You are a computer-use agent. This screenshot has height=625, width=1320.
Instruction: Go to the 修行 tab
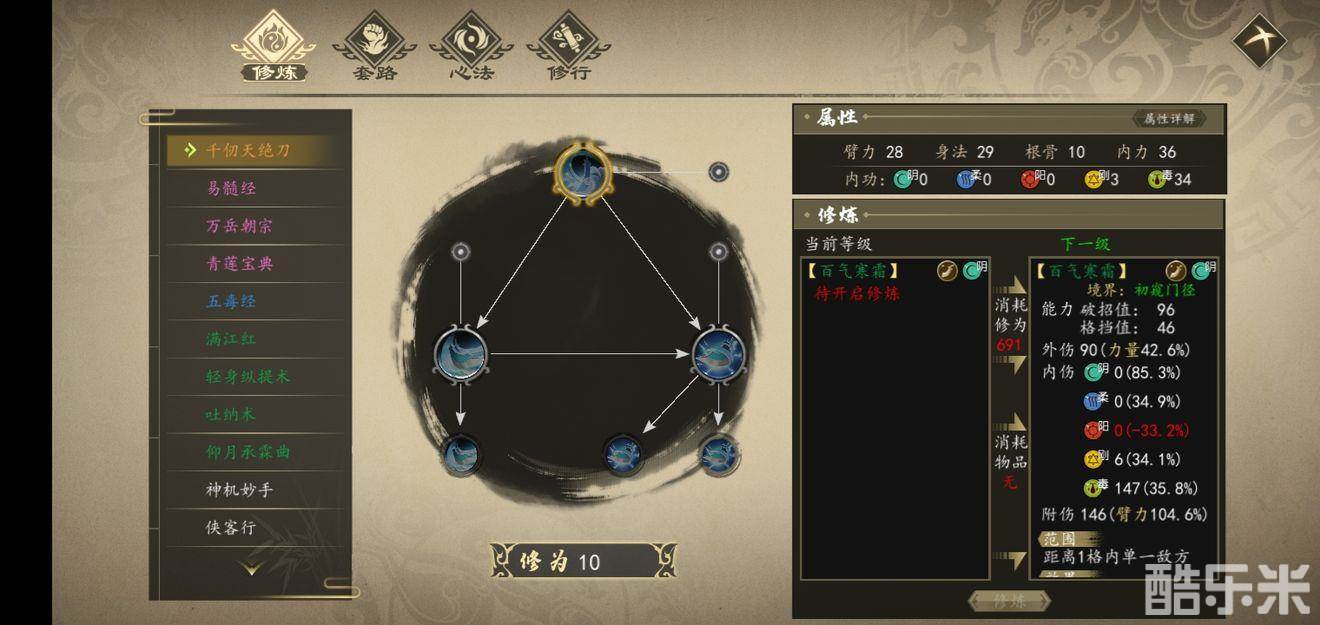[568, 47]
